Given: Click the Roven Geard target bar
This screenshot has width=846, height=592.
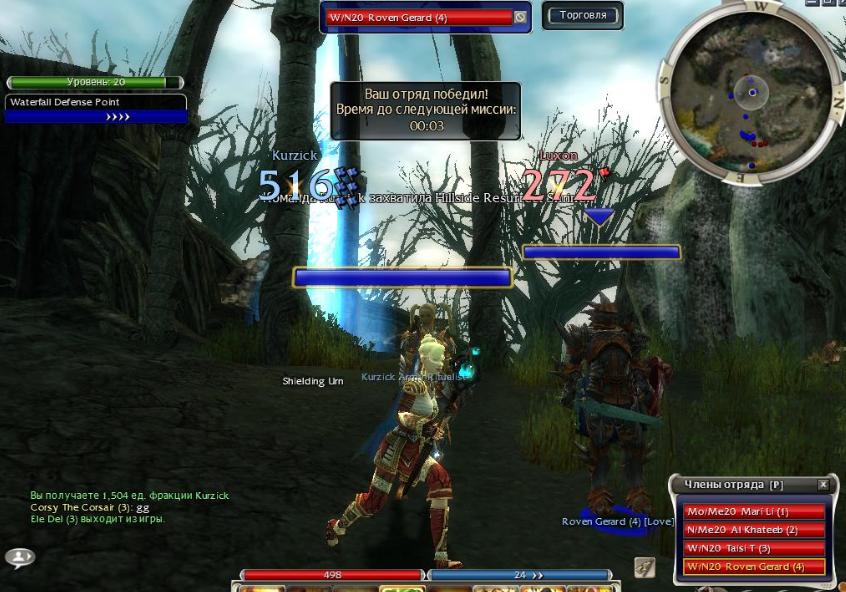Looking at the screenshot, I should pyautogui.click(x=418, y=17).
